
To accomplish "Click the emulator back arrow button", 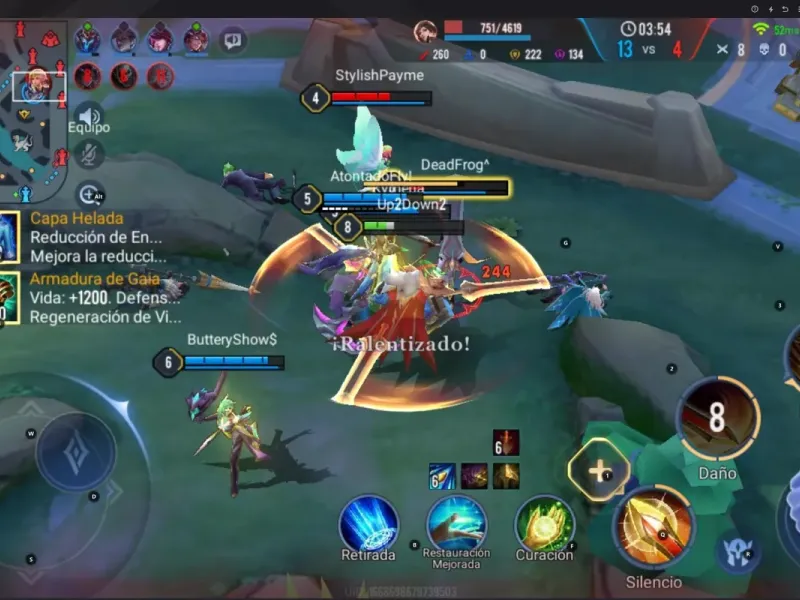I will coord(785,8).
